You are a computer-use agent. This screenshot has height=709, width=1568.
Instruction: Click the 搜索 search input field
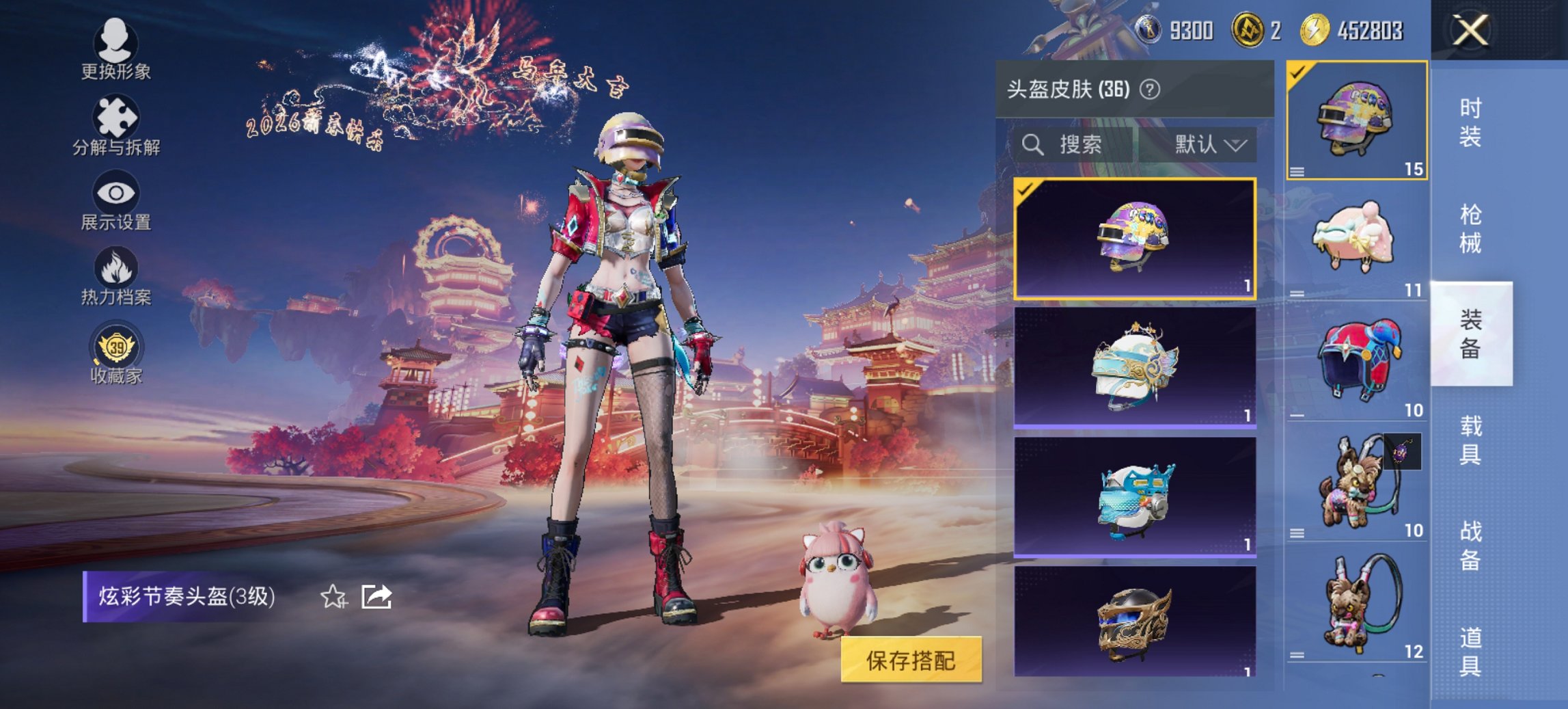(x=1079, y=145)
